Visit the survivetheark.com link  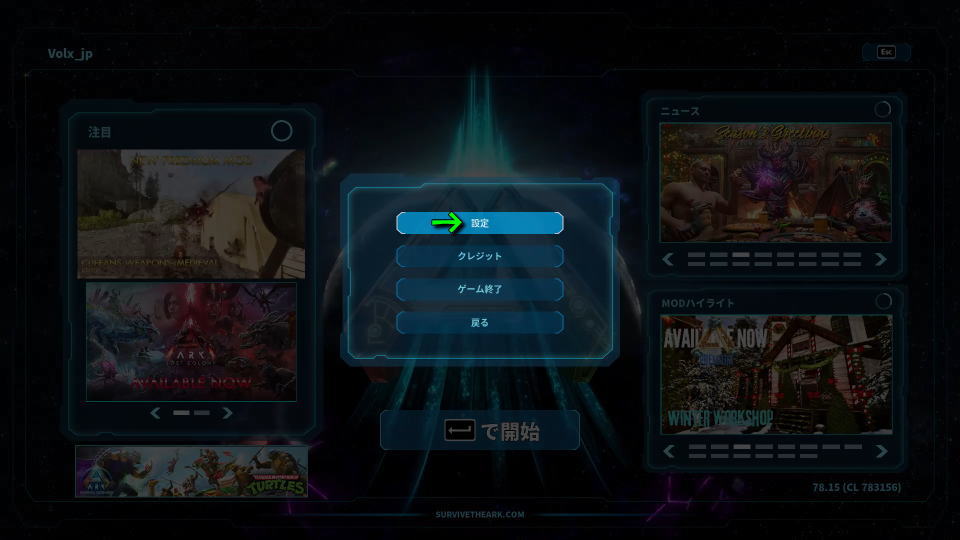[x=480, y=515]
